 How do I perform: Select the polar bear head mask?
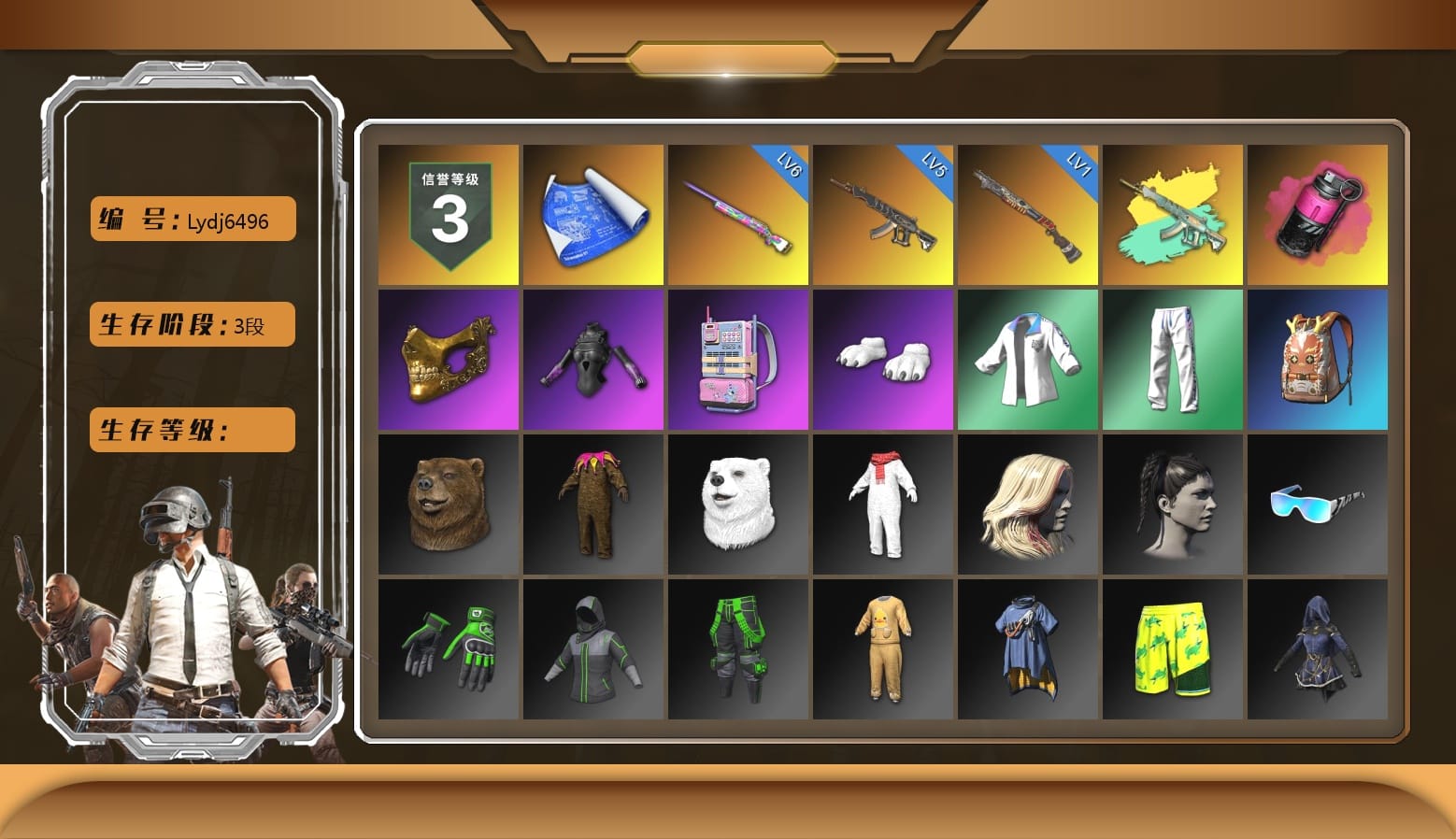pos(738,505)
